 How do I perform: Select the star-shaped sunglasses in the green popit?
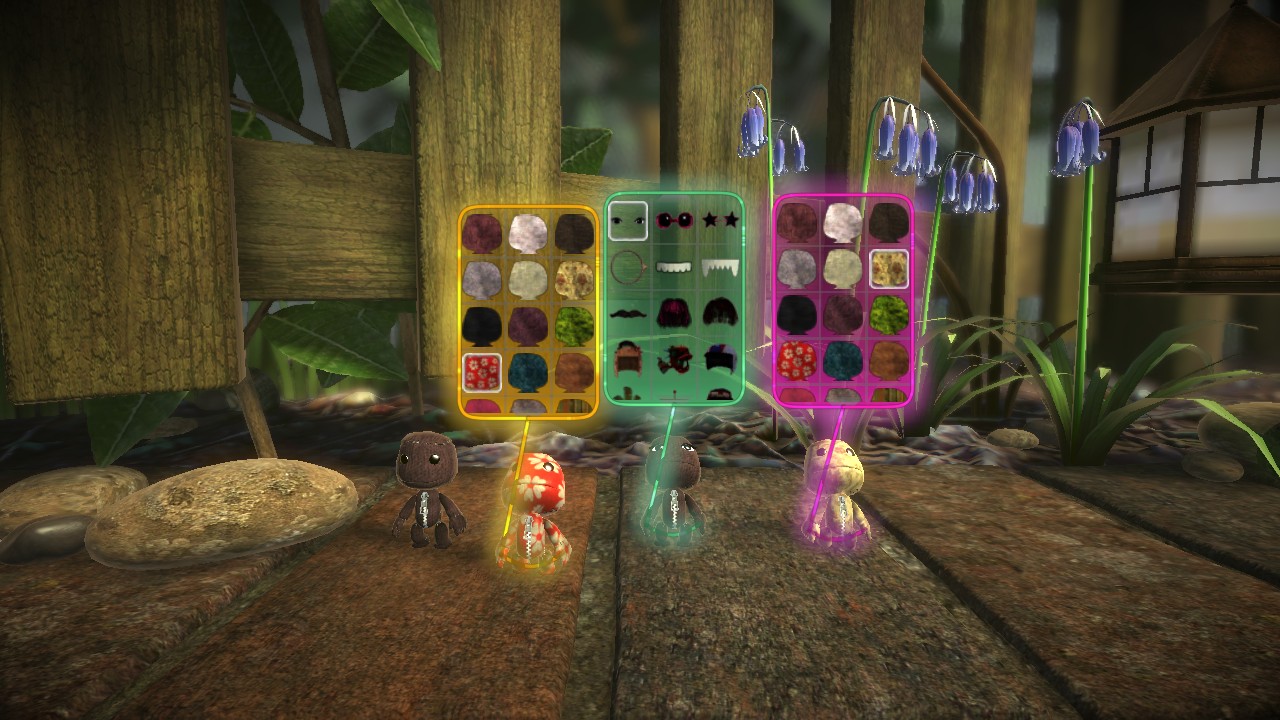click(720, 220)
